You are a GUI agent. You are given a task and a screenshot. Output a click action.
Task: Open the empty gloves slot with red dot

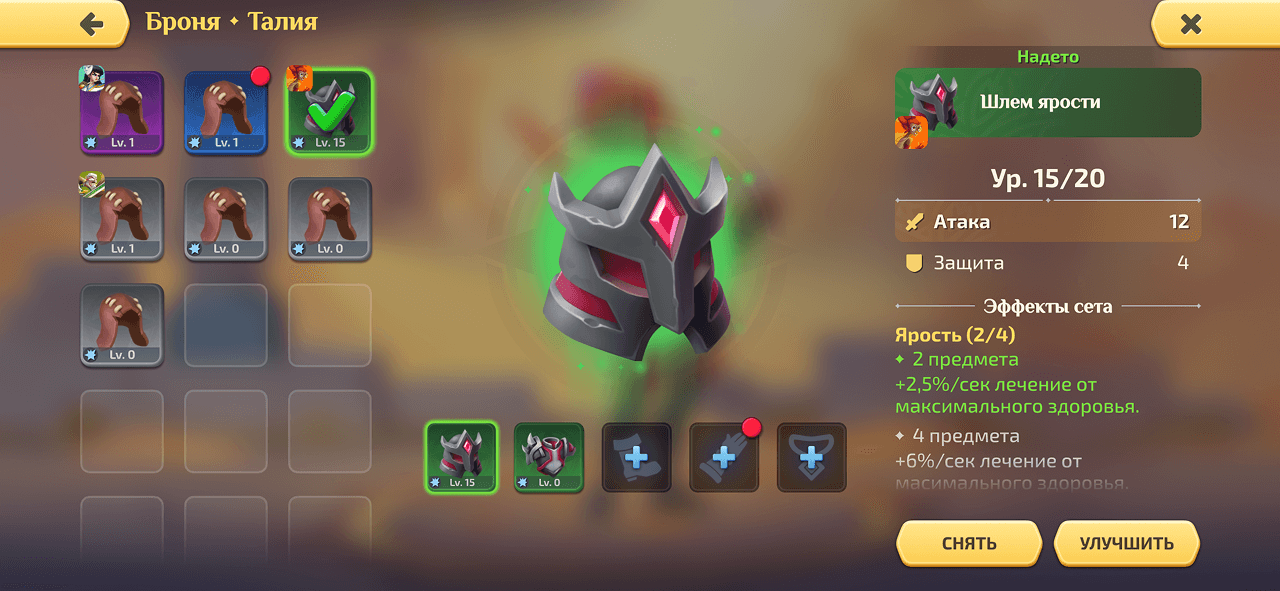pos(724,457)
